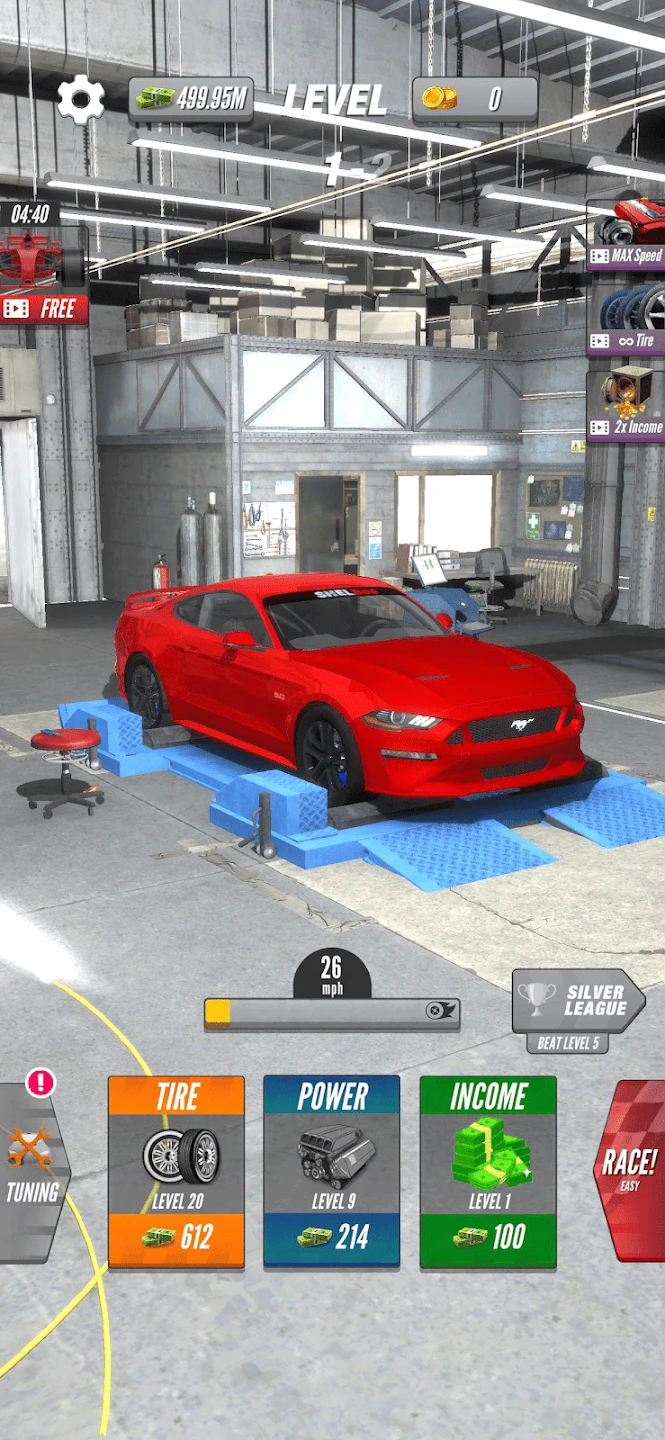Tap the cash balance counter

[191, 99]
